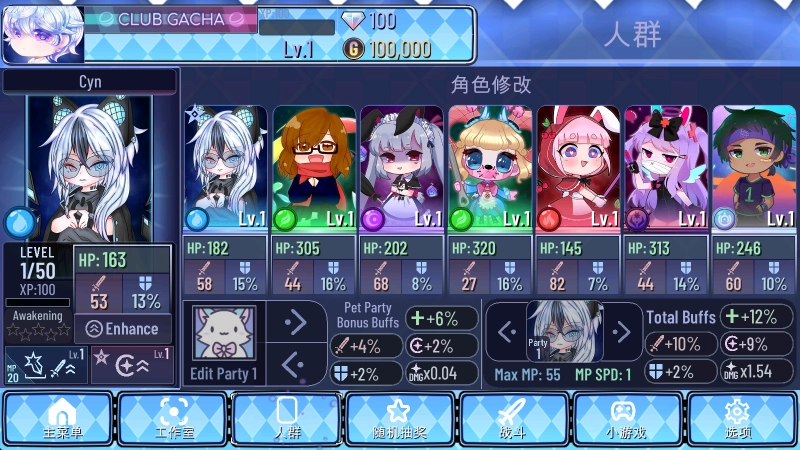
Task: Enhance the character Cyn
Action: [123, 328]
